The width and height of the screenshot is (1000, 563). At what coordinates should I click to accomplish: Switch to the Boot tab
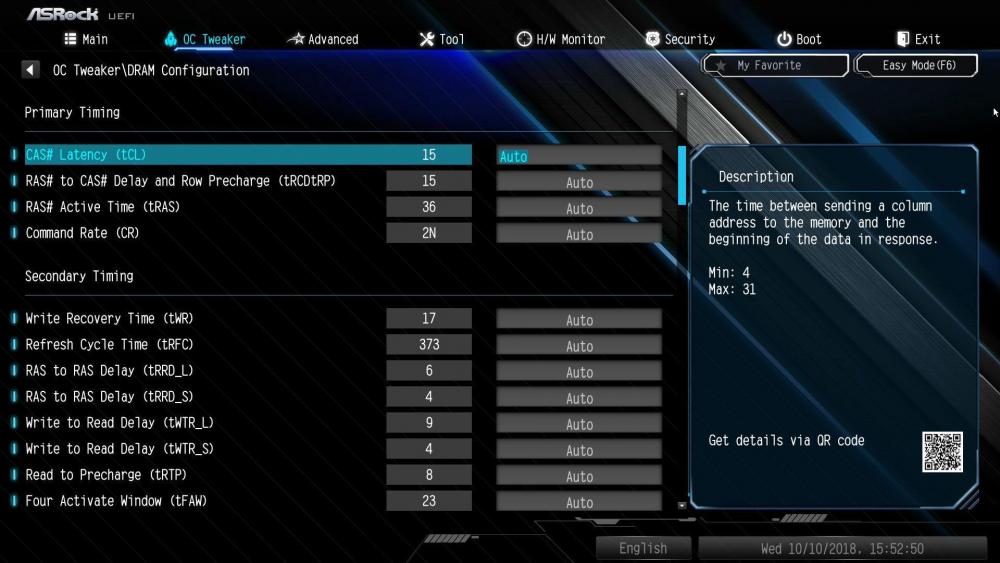(x=799, y=39)
